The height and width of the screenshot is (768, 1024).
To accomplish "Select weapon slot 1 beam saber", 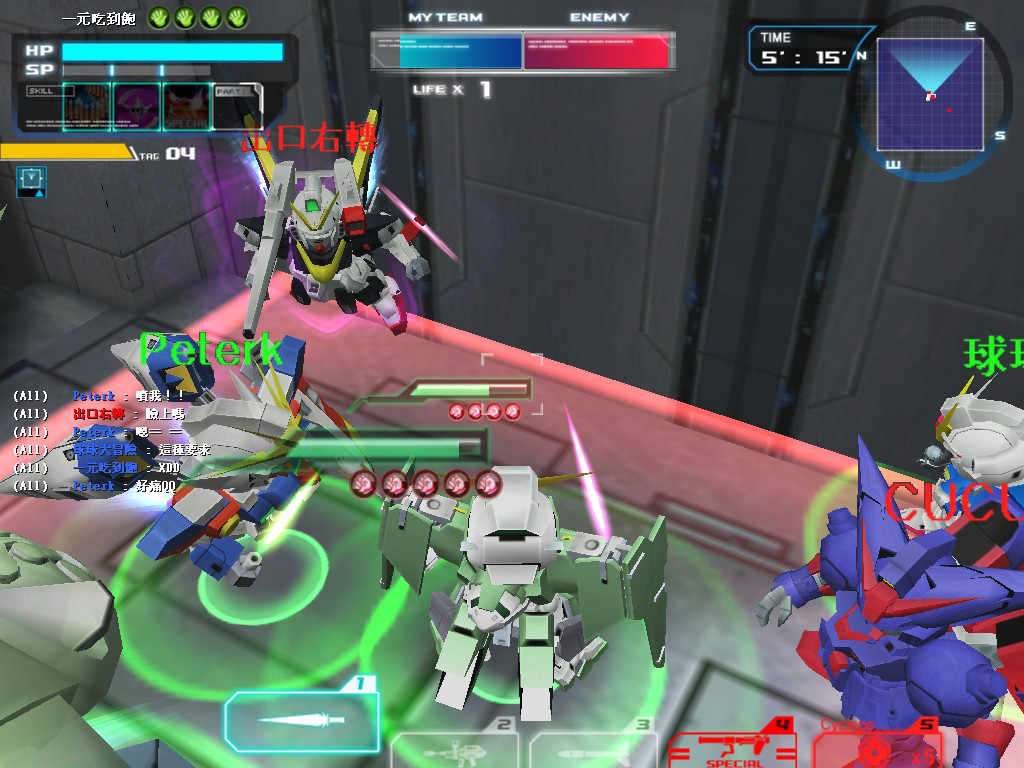I will pyautogui.click(x=302, y=721).
